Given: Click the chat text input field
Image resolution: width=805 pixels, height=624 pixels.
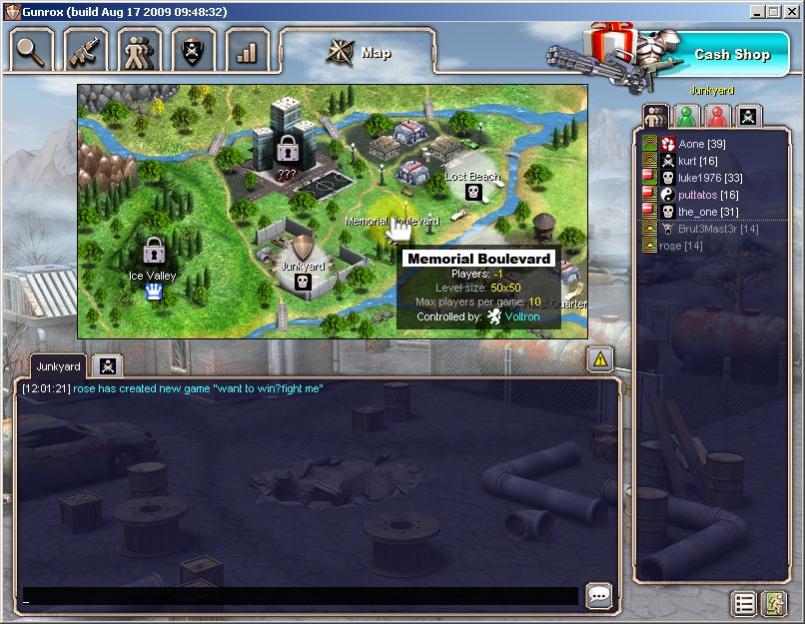Looking at the screenshot, I should pos(300,596).
